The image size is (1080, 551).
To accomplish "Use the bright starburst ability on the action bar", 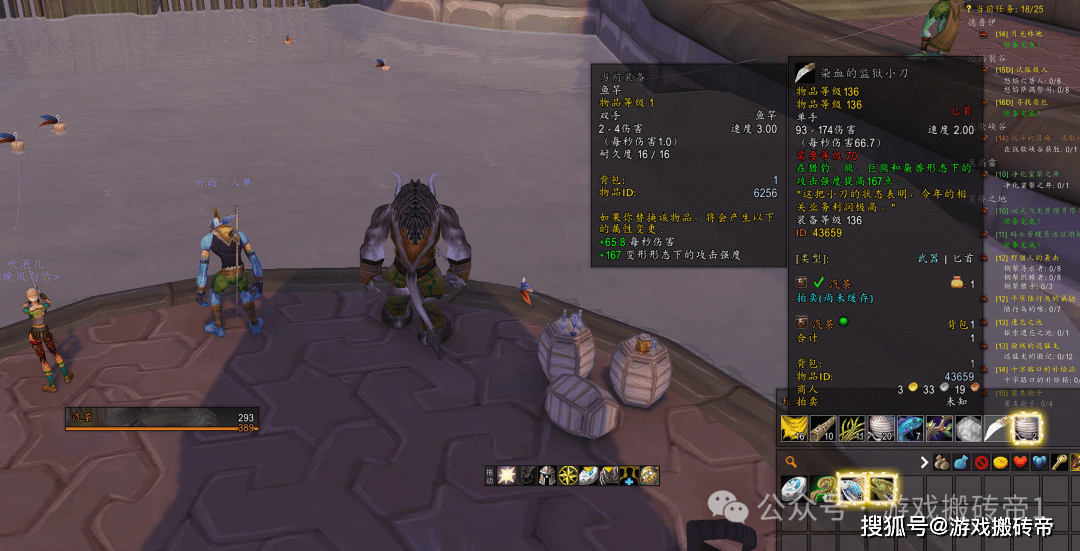I will (506, 474).
